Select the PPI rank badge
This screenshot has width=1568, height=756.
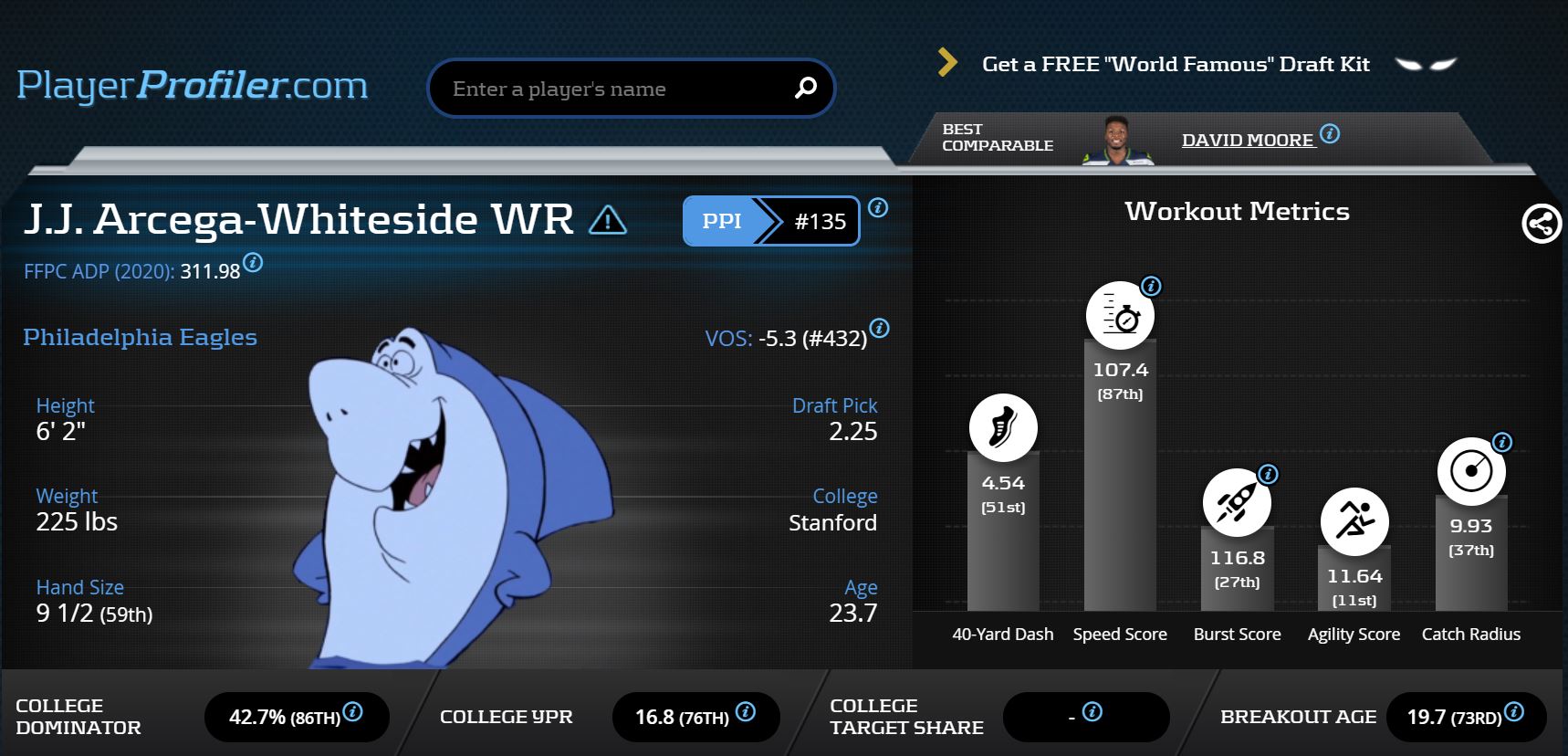(770, 221)
